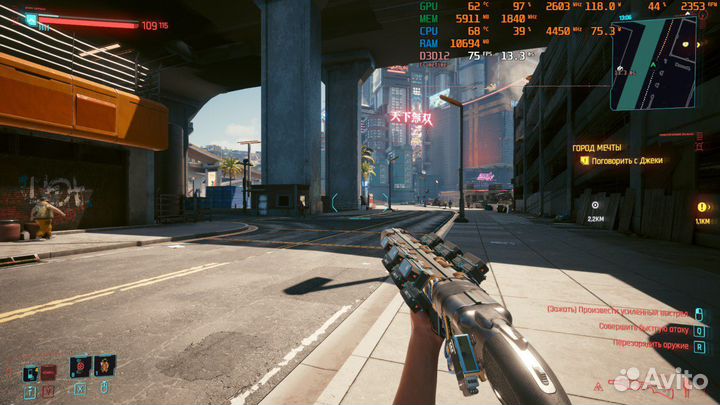Image resolution: width=720 pixels, height=405 pixels.
Task: Select the red-target gadget quick slot
Action: [x=80, y=366]
